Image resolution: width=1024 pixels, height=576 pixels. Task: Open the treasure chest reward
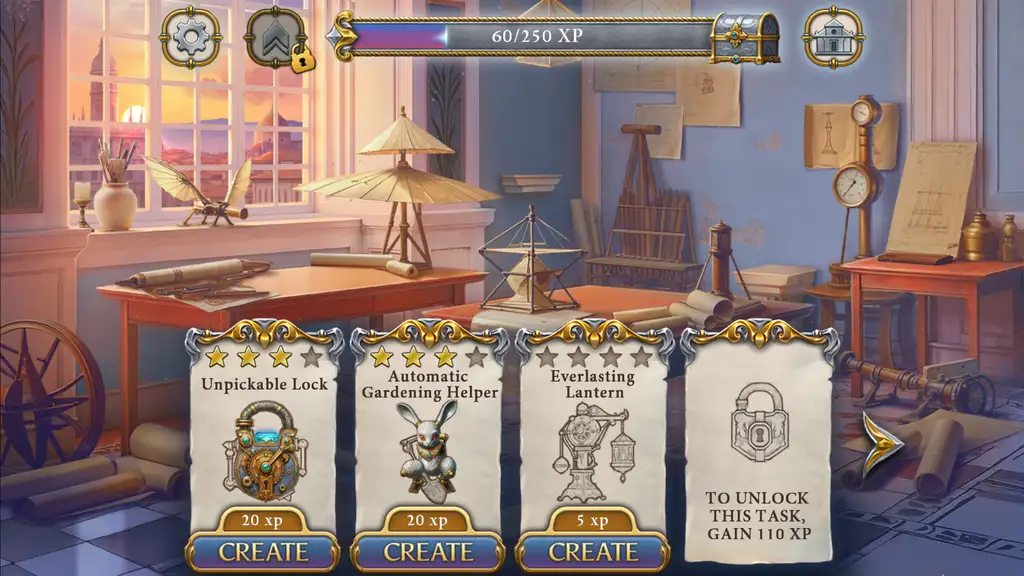pyautogui.click(x=745, y=38)
